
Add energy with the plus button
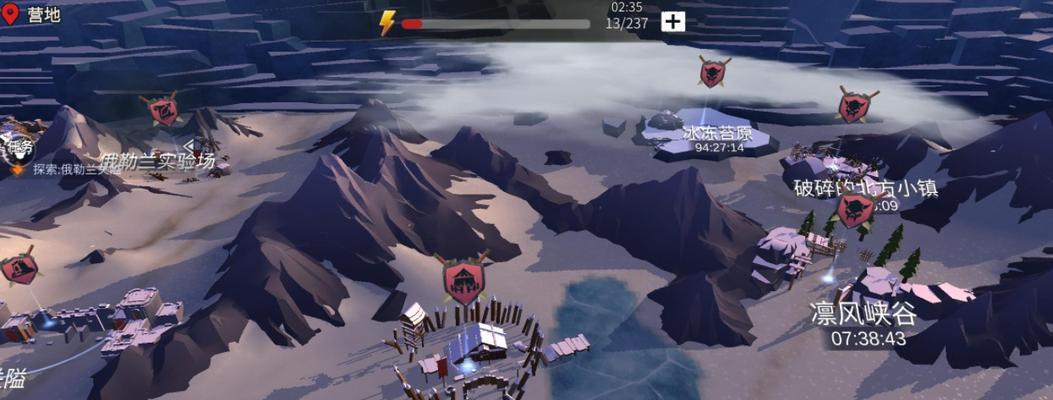pos(673,22)
